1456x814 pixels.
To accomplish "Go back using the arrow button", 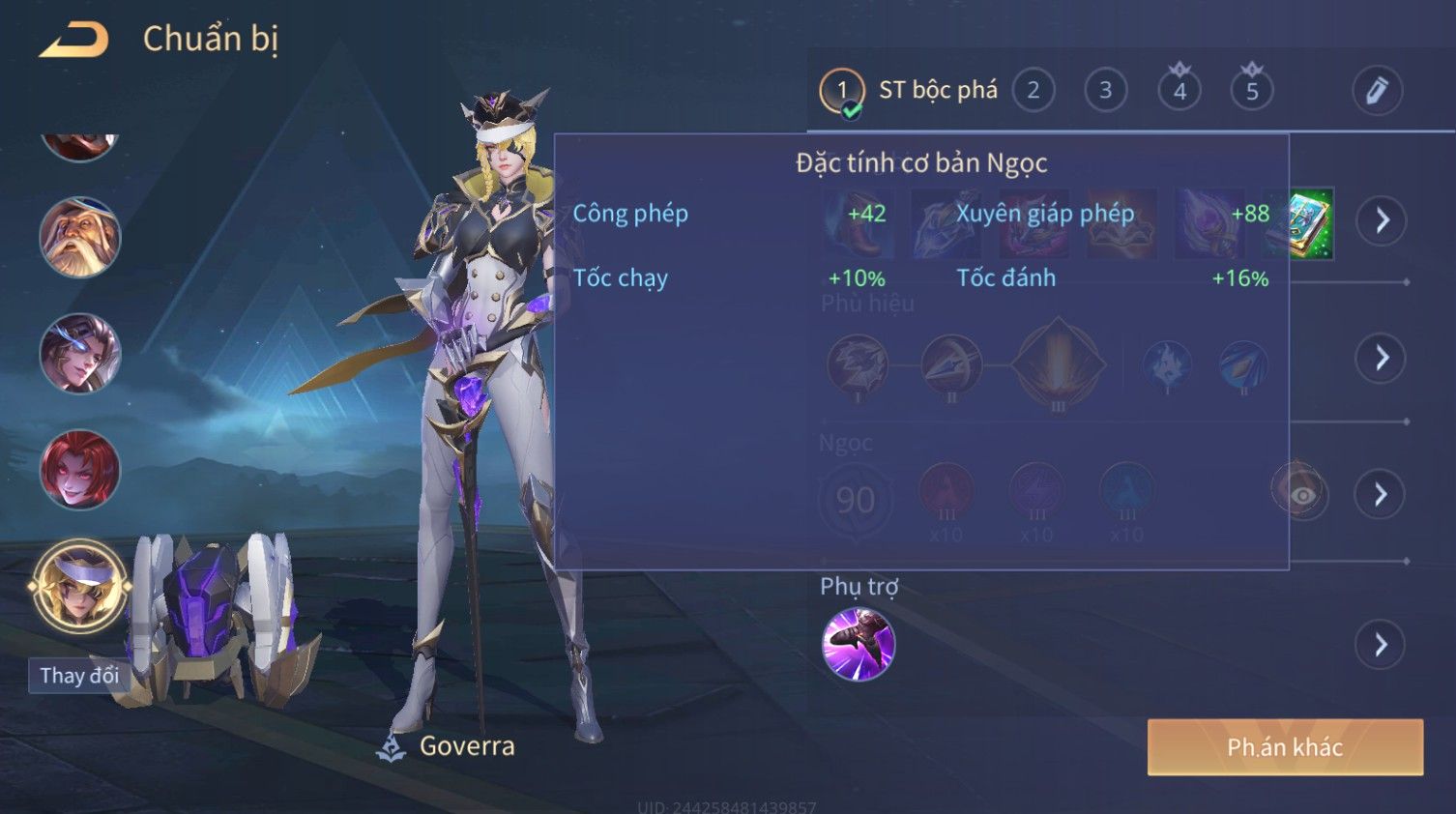I will point(74,41).
